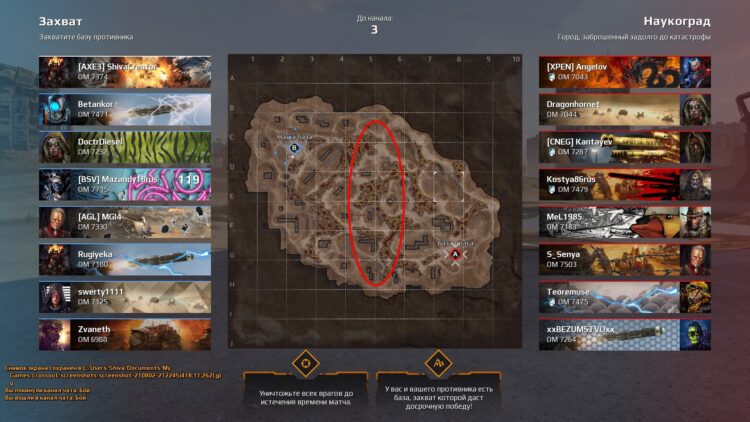Select the base capture objective icon
The image size is (750, 422).
coord(436,362)
